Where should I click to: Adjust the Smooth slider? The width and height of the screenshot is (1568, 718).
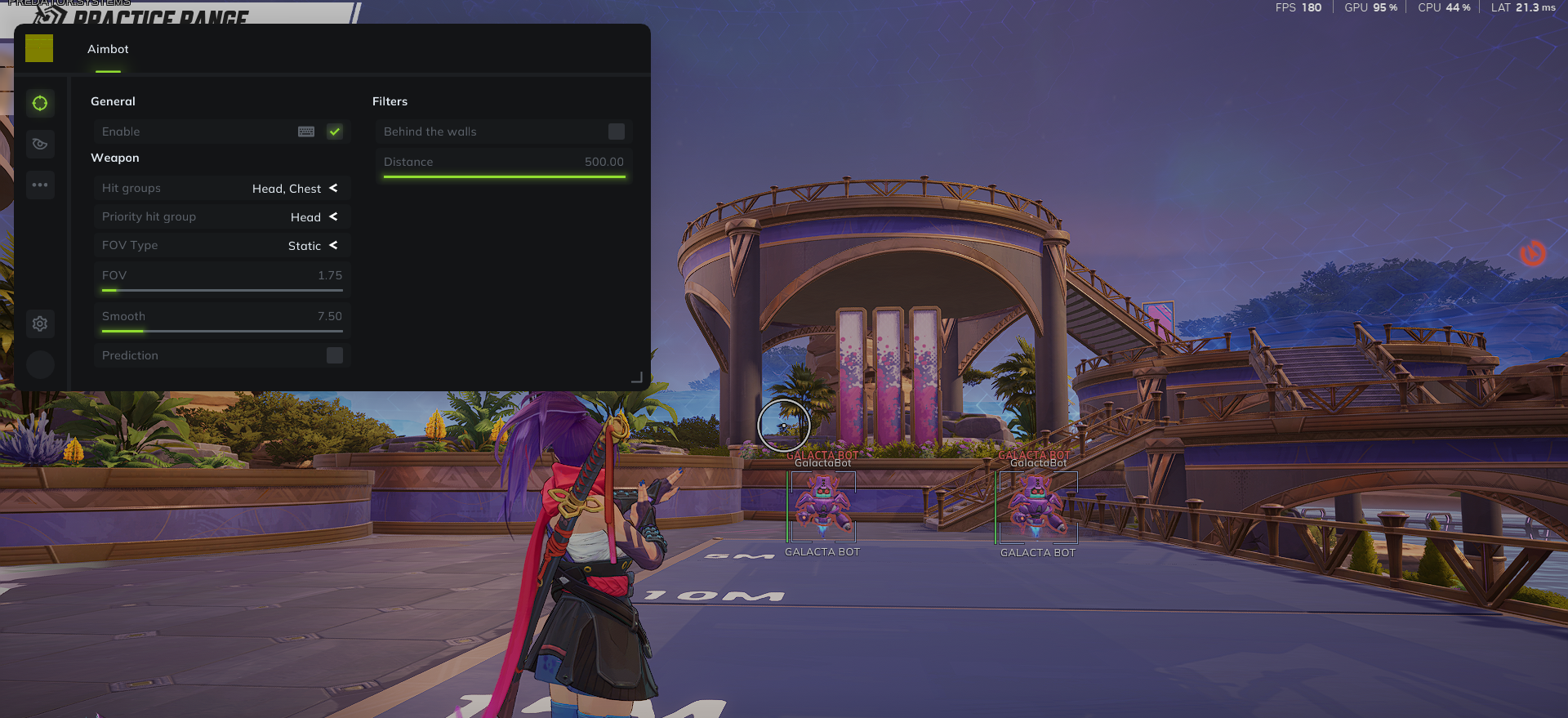pyautogui.click(x=221, y=331)
